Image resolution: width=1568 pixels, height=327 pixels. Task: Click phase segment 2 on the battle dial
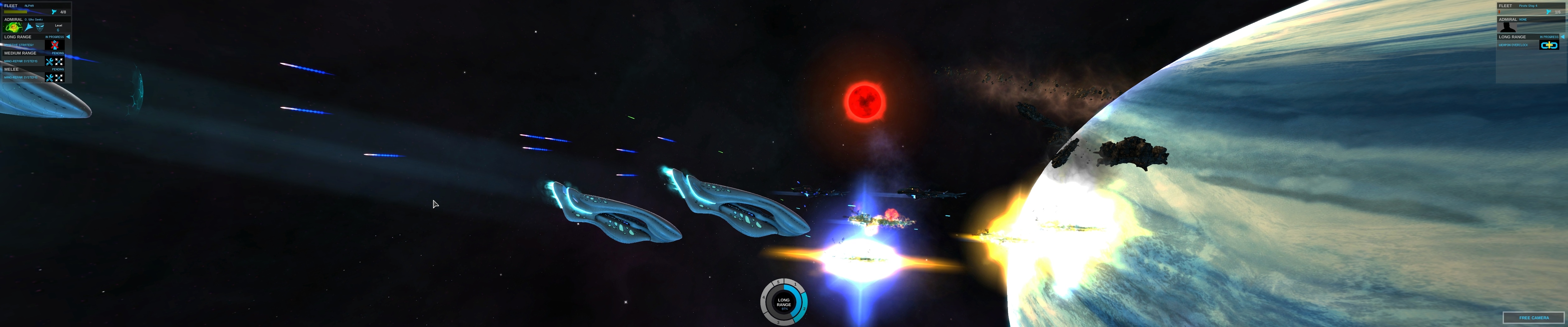point(804,309)
